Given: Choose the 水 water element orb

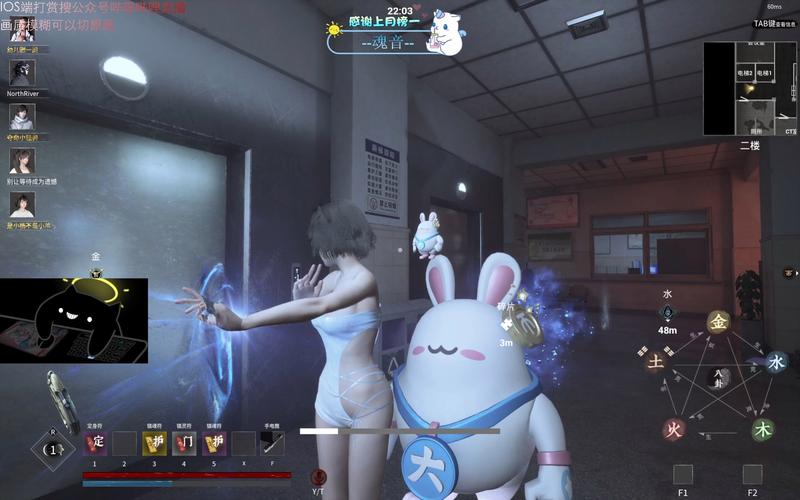Looking at the screenshot, I should [776, 362].
